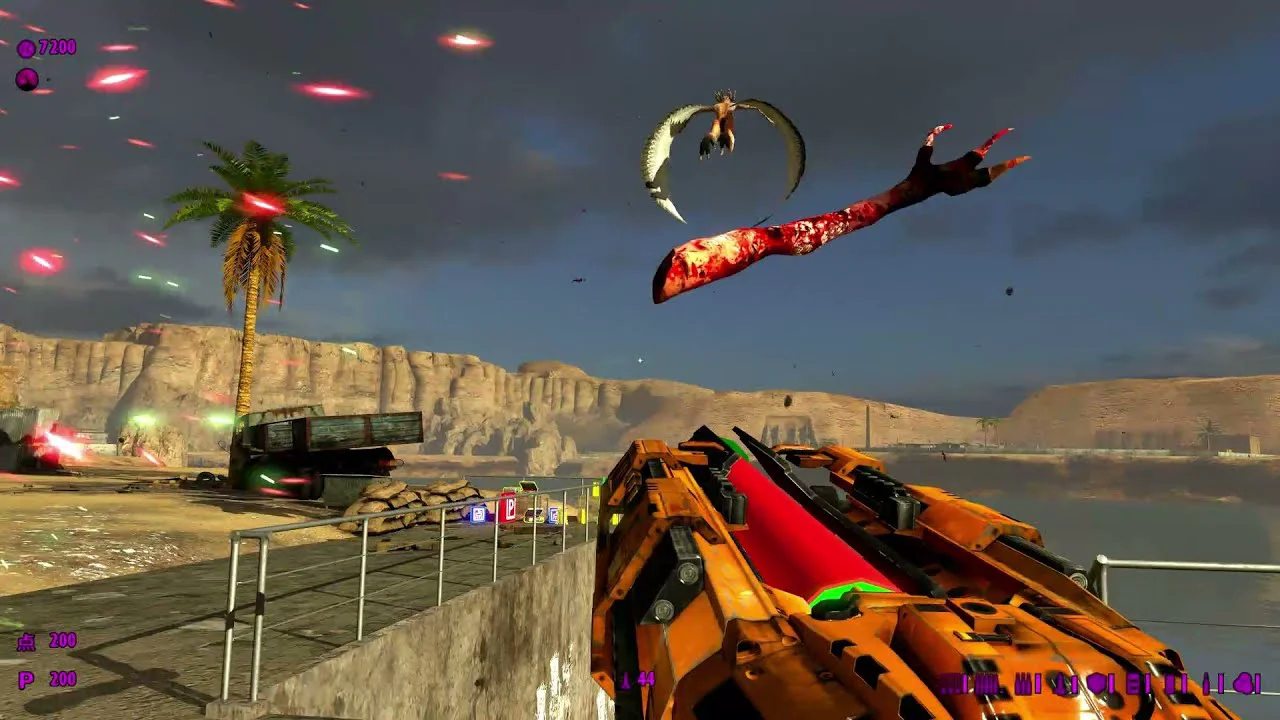Select the shield-shaped ammo icon
This screenshot has width=1280, height=720.
(x=1098, y=683)
